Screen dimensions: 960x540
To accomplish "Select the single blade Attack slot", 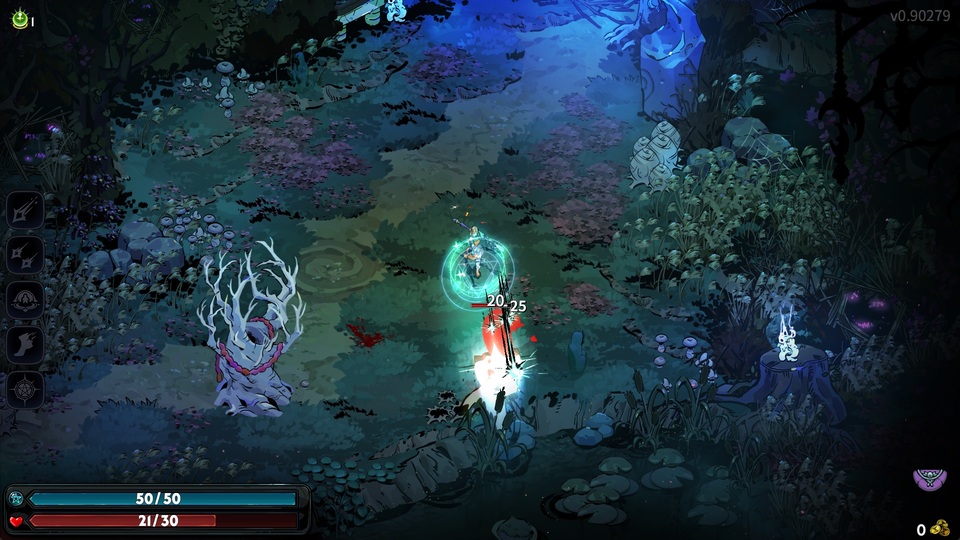I will point(25,210).
